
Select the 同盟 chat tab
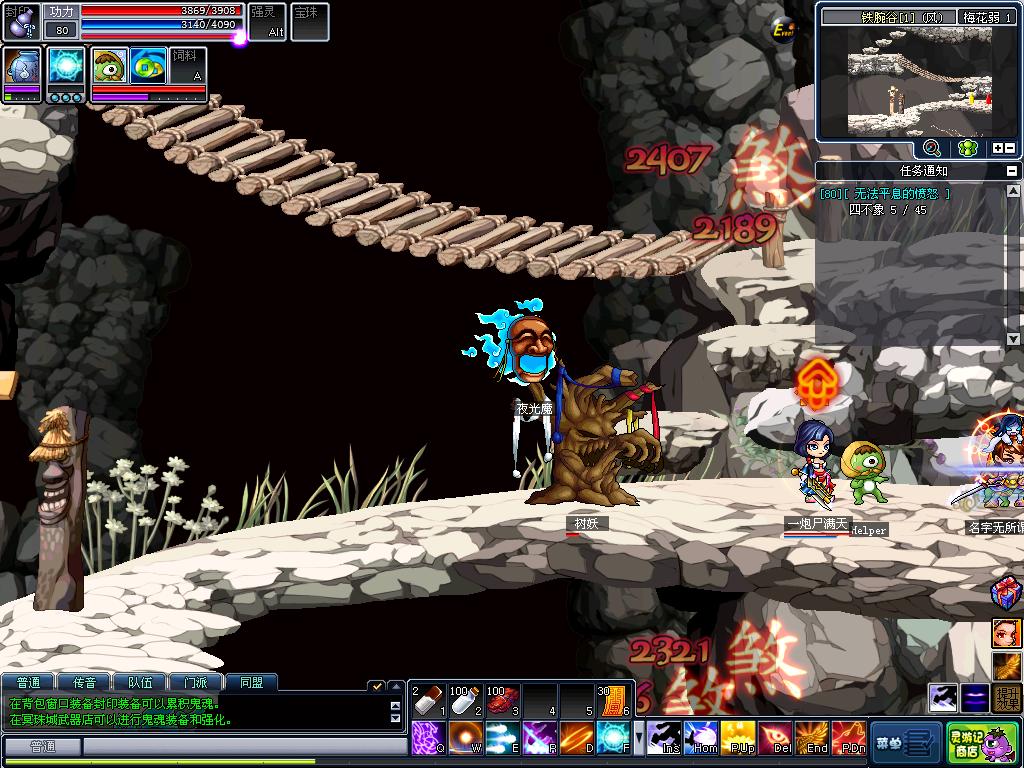(x=250, y=683)
